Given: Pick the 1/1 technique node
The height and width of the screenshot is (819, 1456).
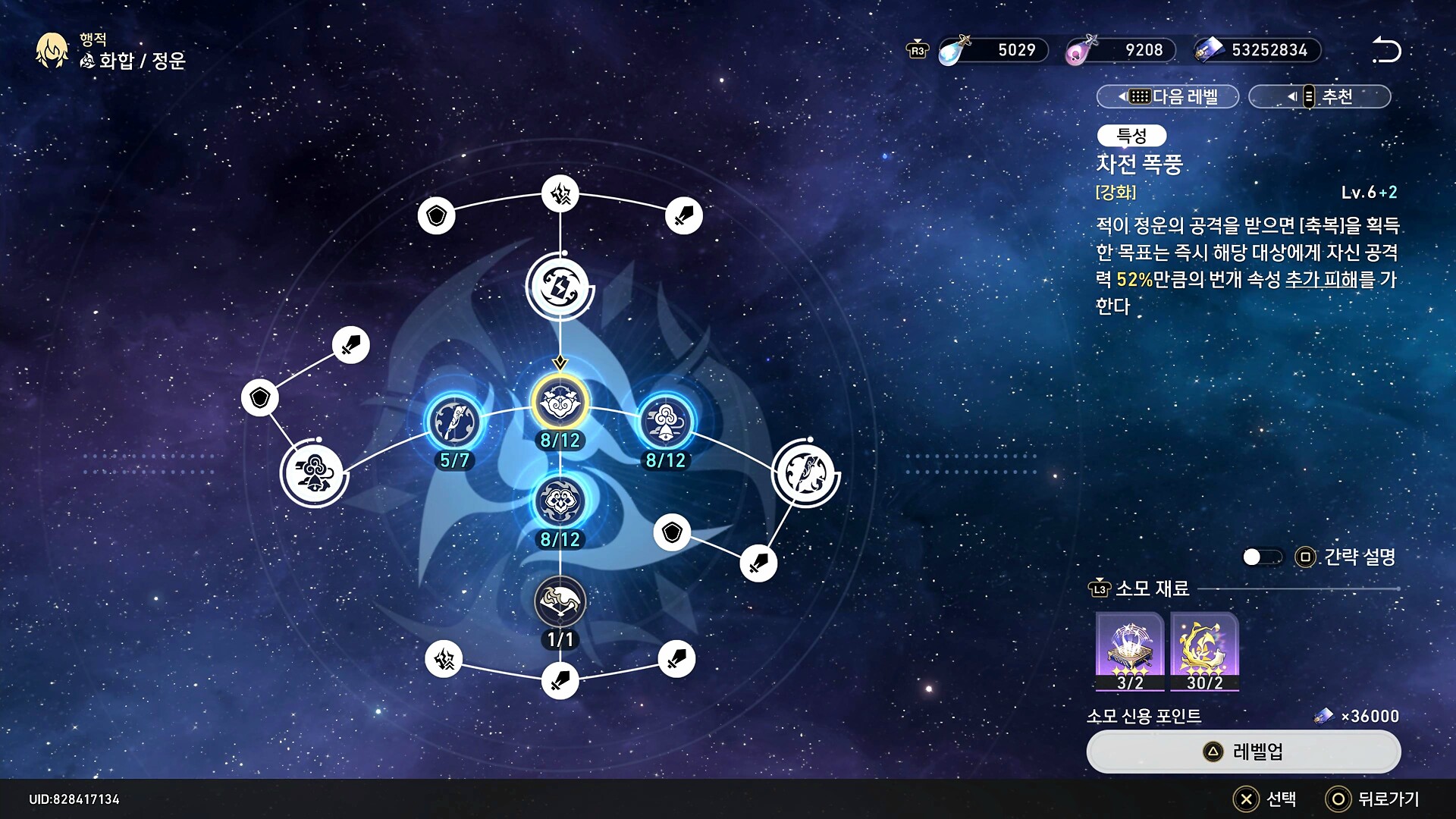Looking at the screenshot, I should click(x=560, y=602).
